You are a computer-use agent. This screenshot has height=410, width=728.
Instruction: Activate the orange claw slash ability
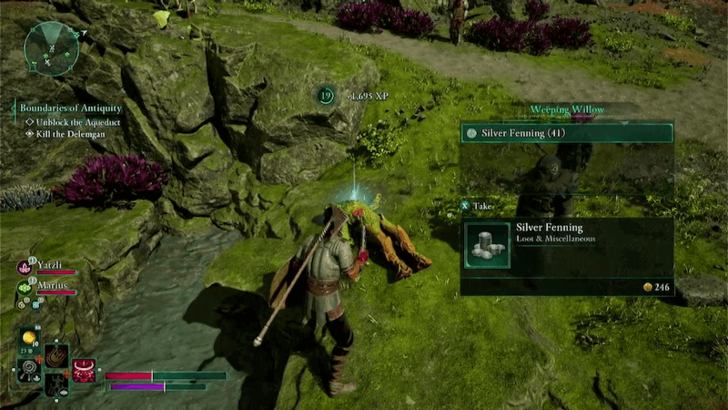(x=55, y=354)
